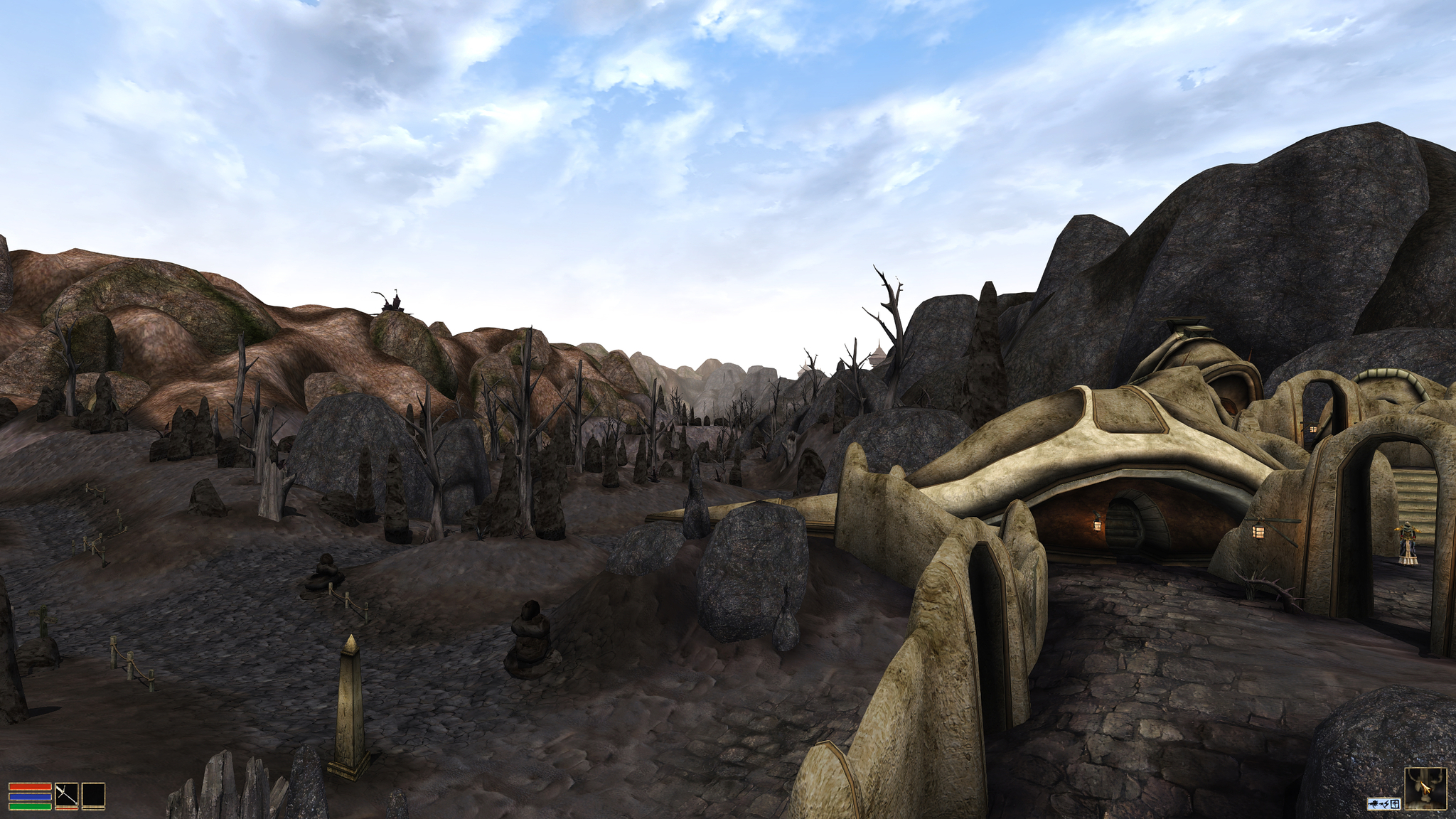Click the lightning bolt effect icon

[x=1385, y=803]
